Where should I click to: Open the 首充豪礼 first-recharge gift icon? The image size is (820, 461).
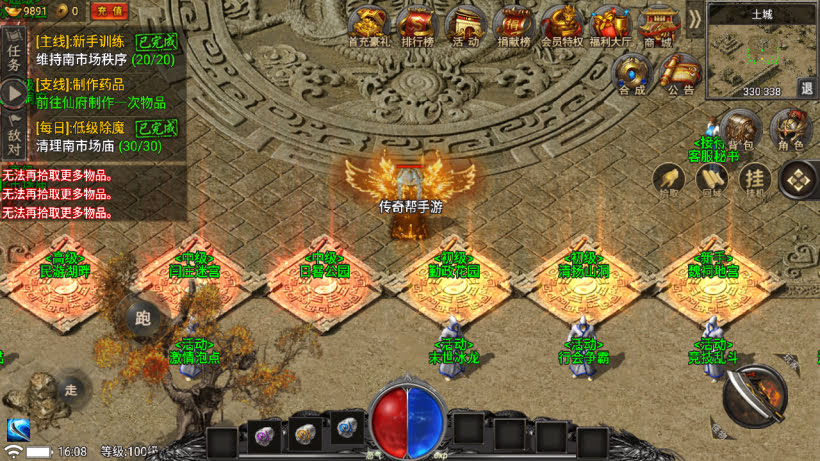coord(368,25)
